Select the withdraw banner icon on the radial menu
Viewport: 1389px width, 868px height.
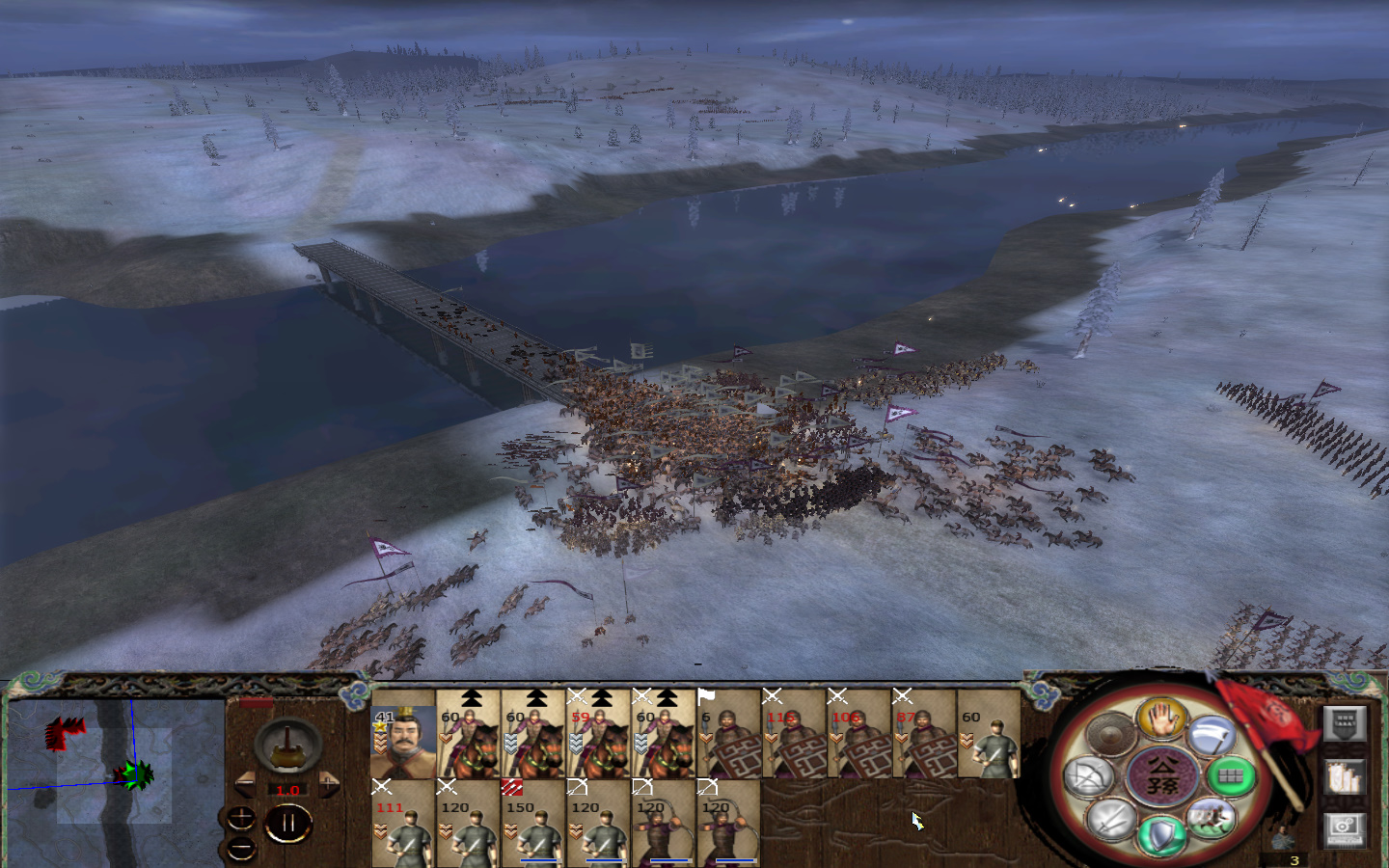click(1211, 735)
